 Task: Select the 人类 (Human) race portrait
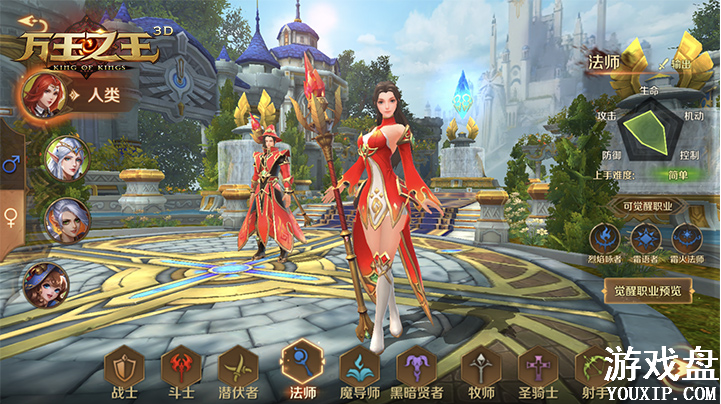point(45,95)
